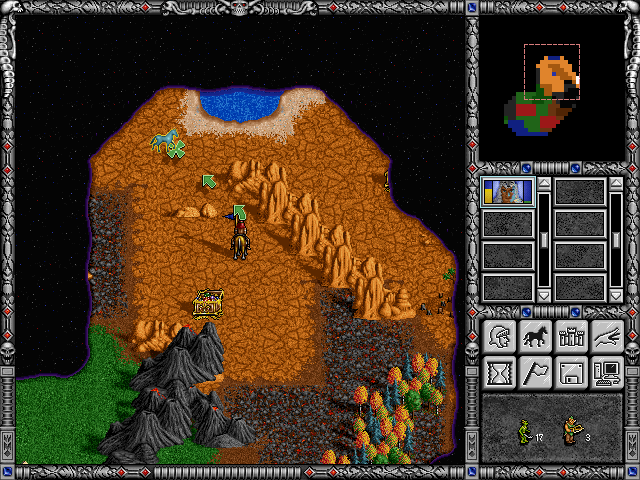Select the hero portrait in the hero list

508,192
